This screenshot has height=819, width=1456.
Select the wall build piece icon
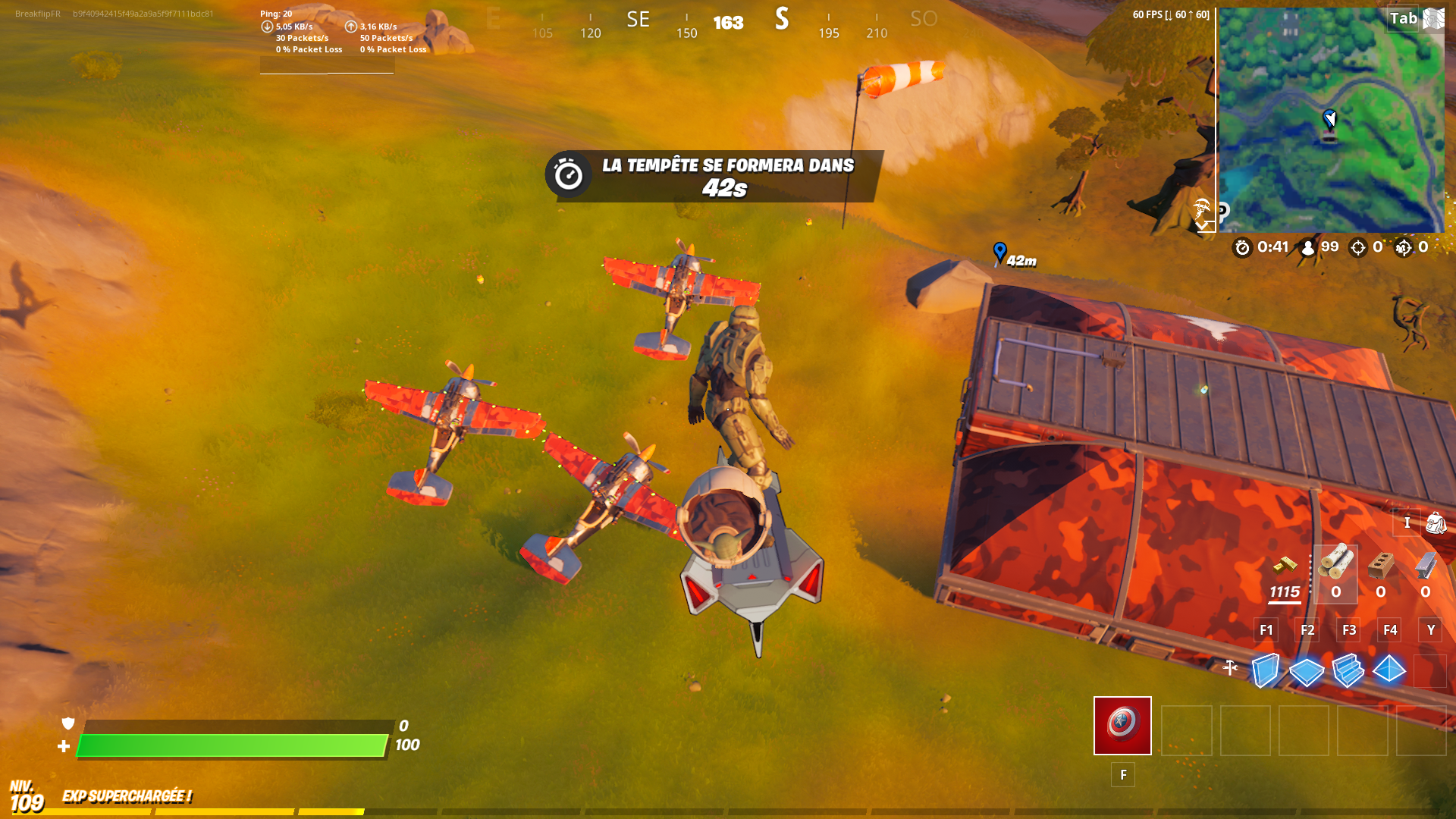[1266, 670]
